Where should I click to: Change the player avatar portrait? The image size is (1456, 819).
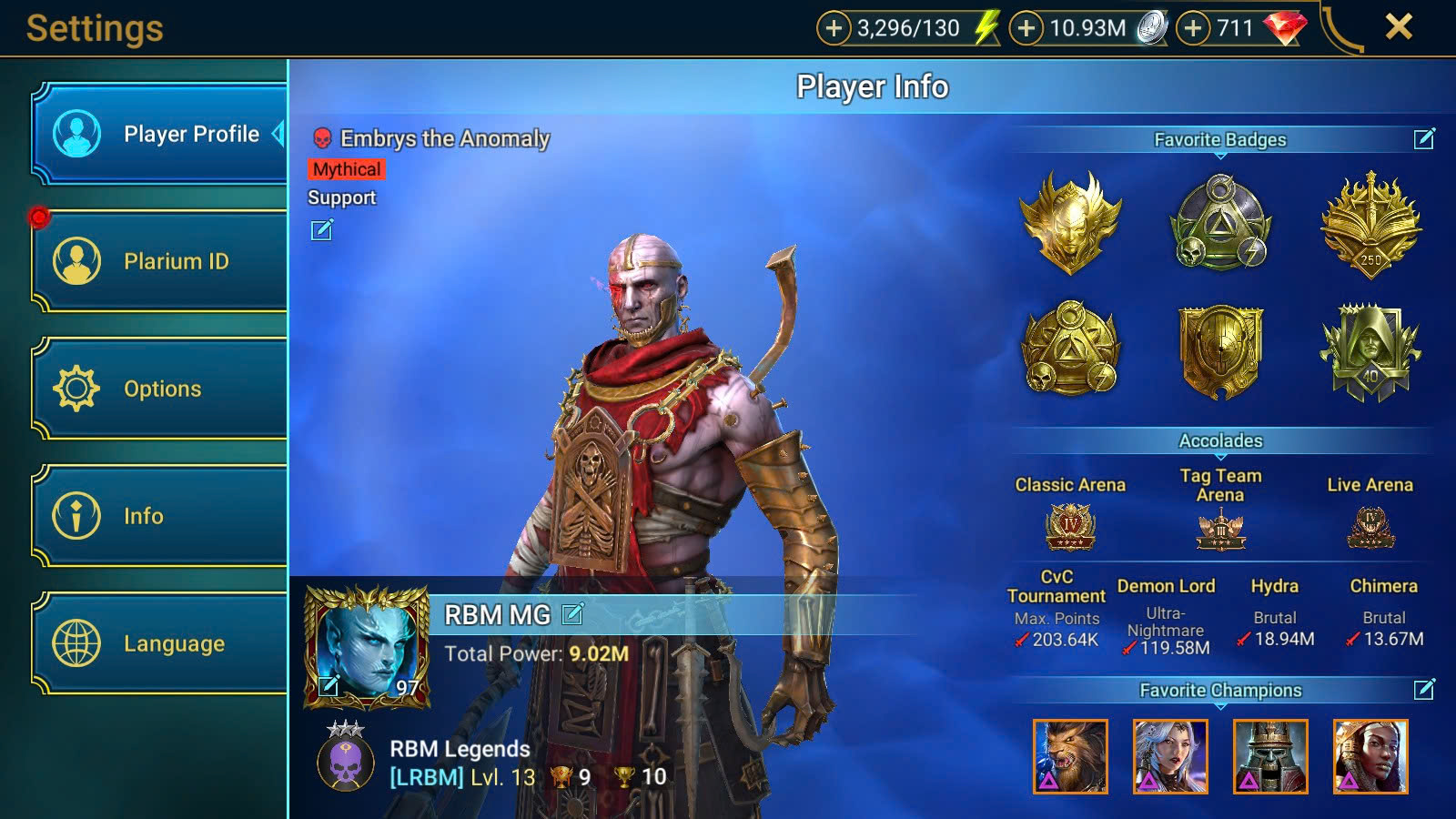pos(329,685)
